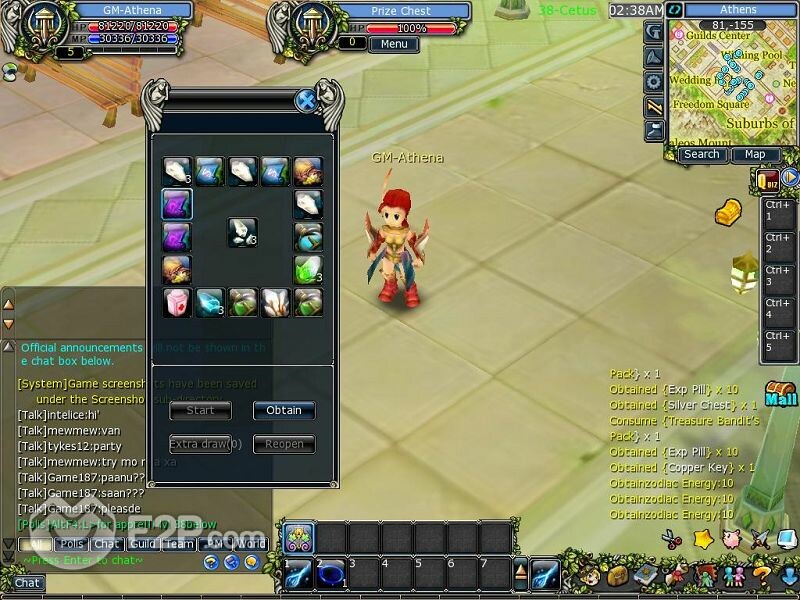Screen dimensions: 800x600
Task: Open the treasure chest bag icon
Action: [x=617, y=576]
